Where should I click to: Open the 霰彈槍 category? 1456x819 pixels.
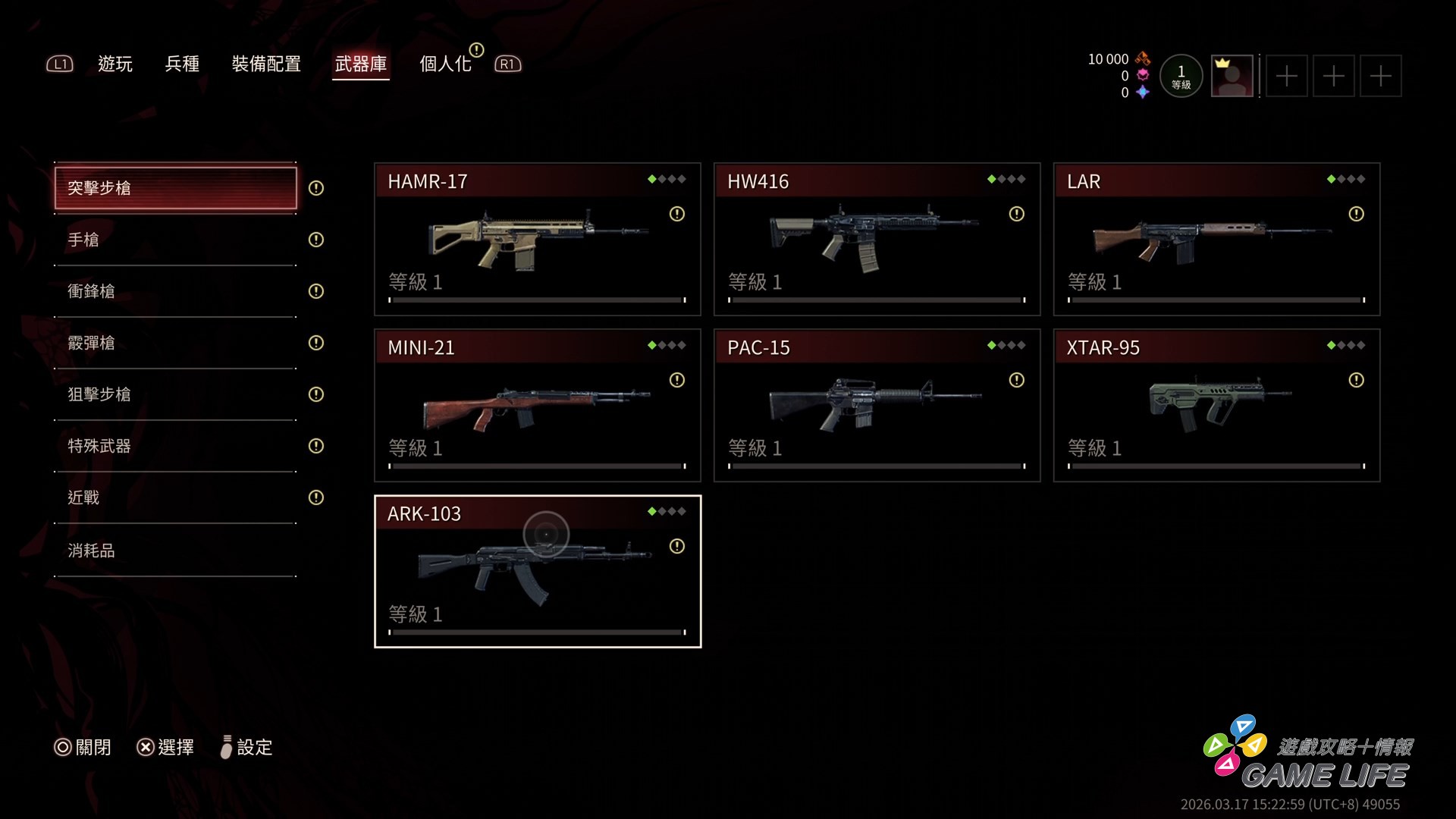click(175, 343)
